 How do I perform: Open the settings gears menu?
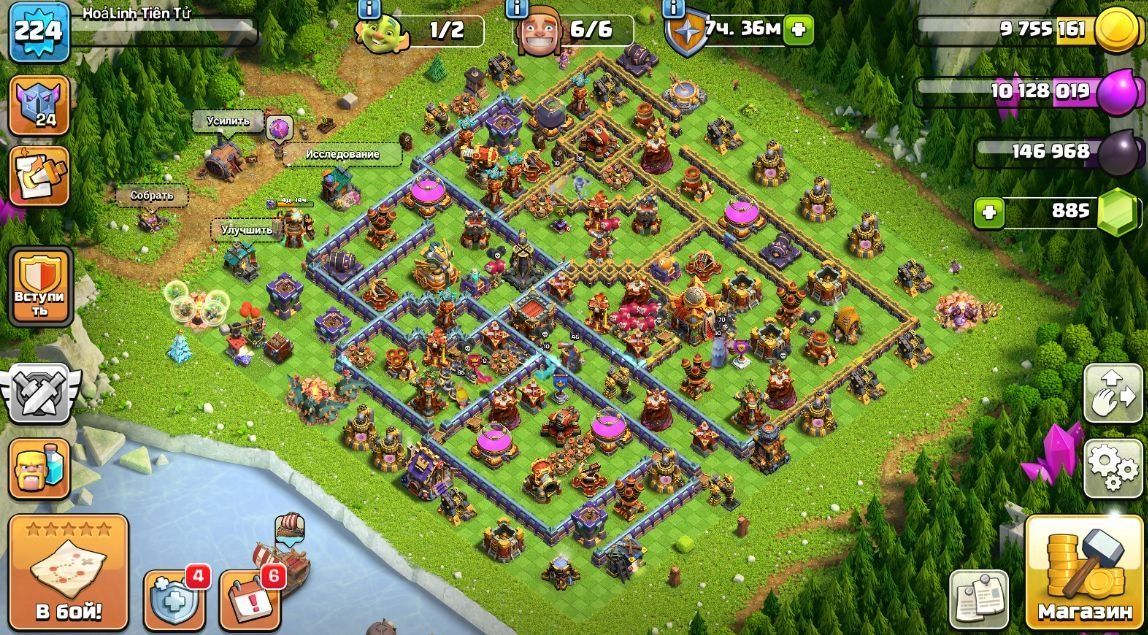point(1113,467)
